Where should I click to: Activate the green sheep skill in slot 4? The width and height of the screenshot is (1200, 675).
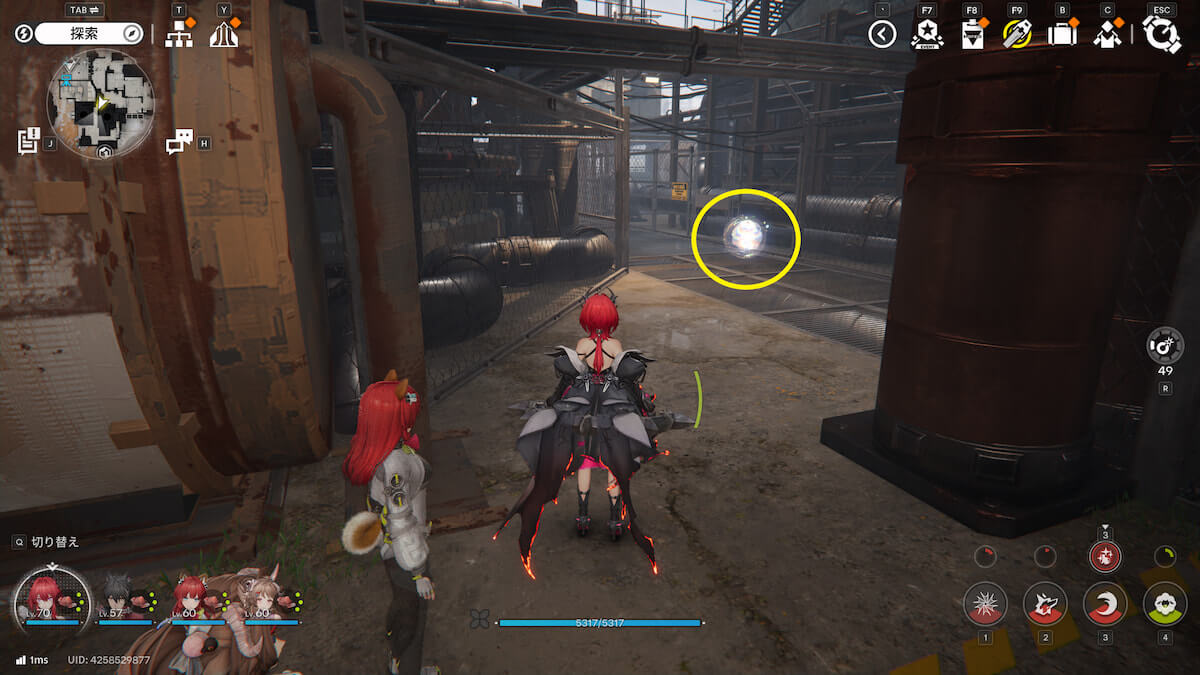[x=1164, y=604]
